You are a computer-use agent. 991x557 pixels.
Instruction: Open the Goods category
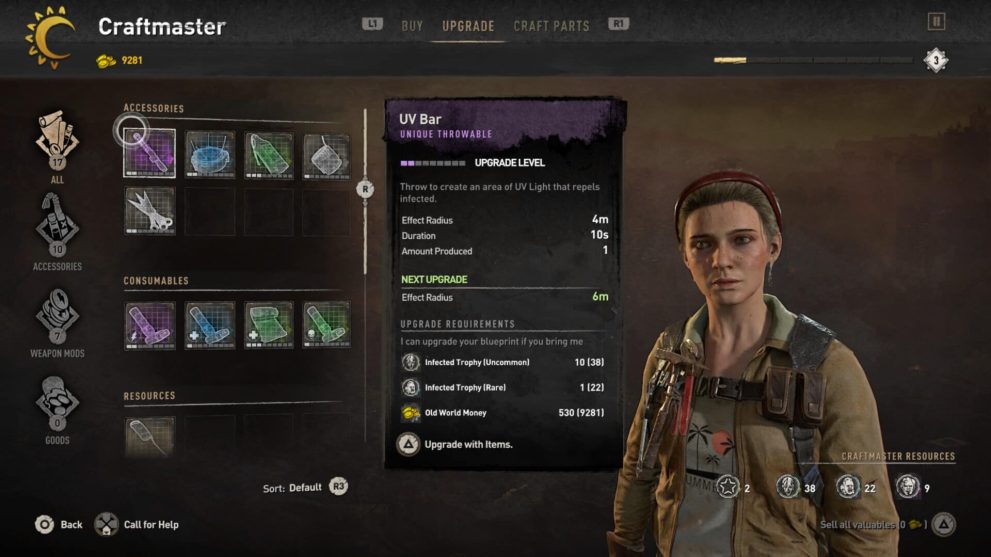tap(57, 408)
